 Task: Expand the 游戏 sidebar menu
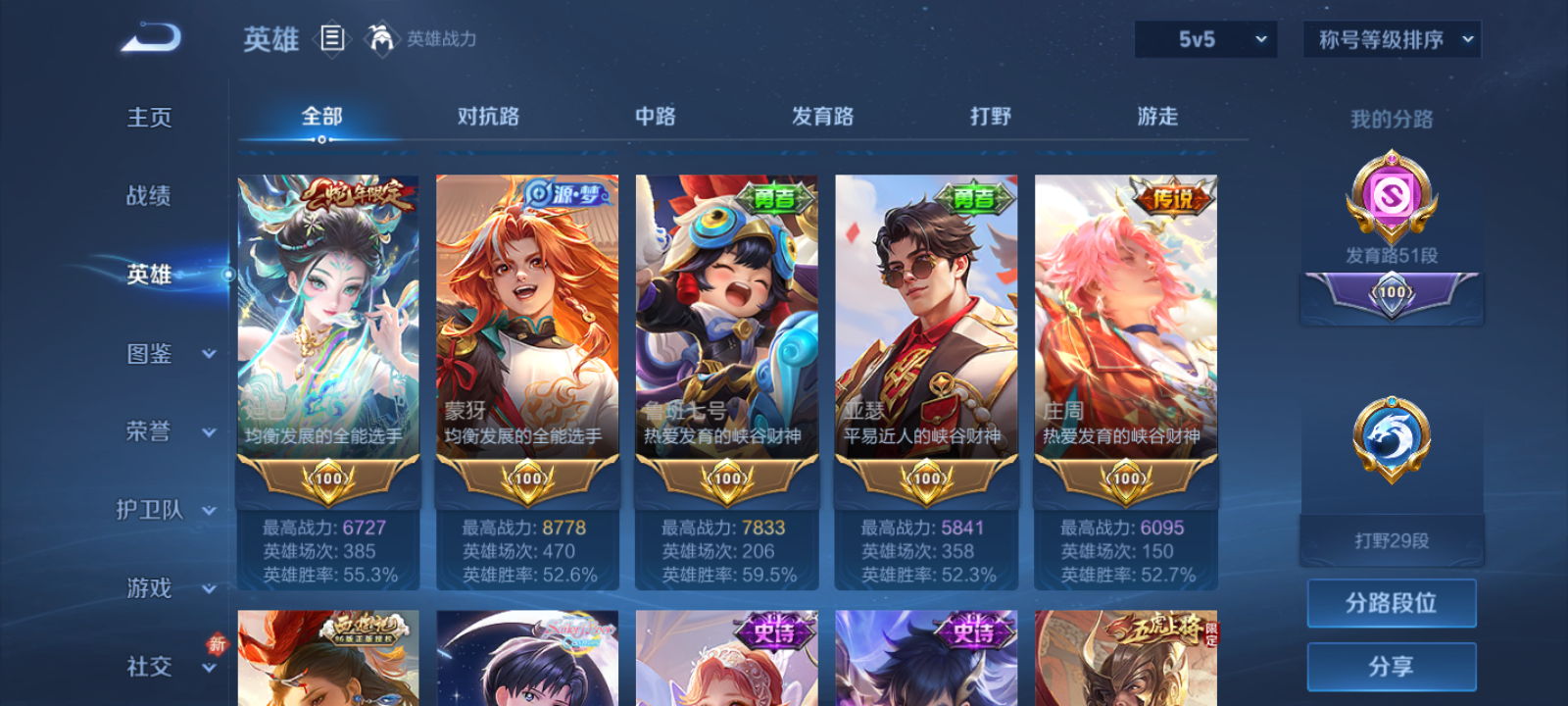pos(148,588)
